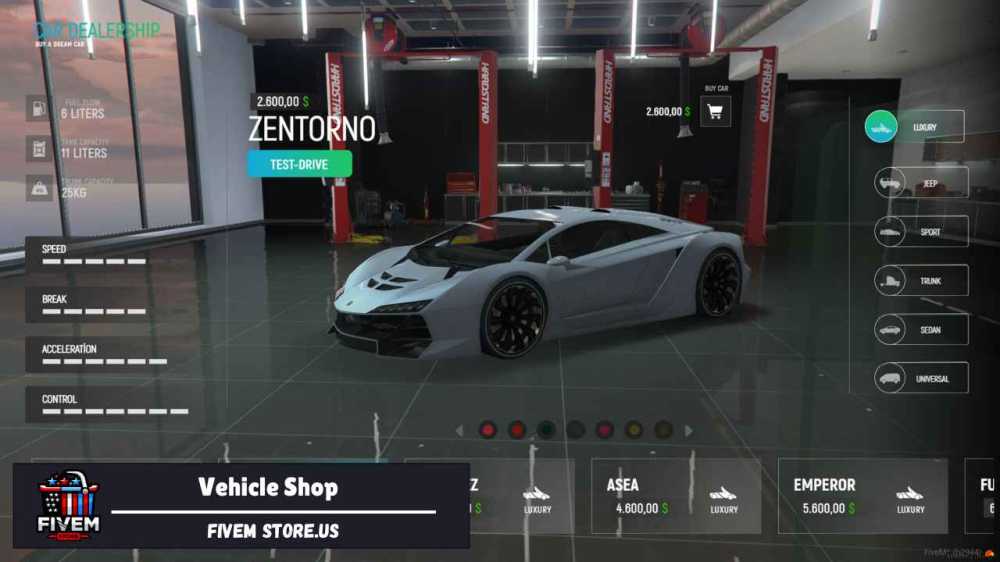Click the right arrow of color palette
1000x562 pixels.
point(689,431)
